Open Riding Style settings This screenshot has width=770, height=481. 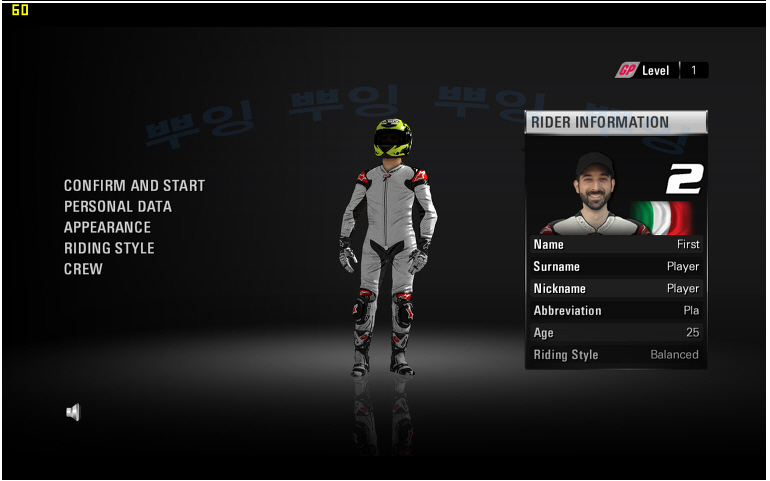(x=109, y=249)
